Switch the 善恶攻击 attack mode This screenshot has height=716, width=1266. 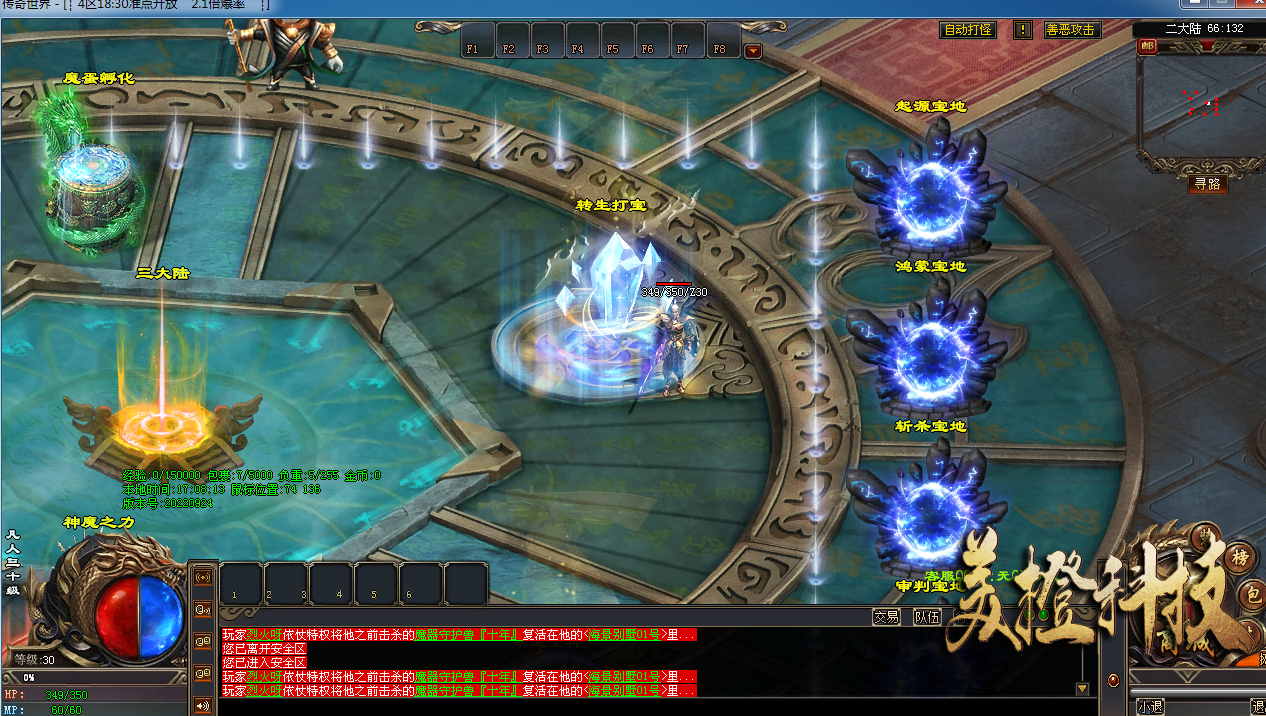coord(1071,30)
